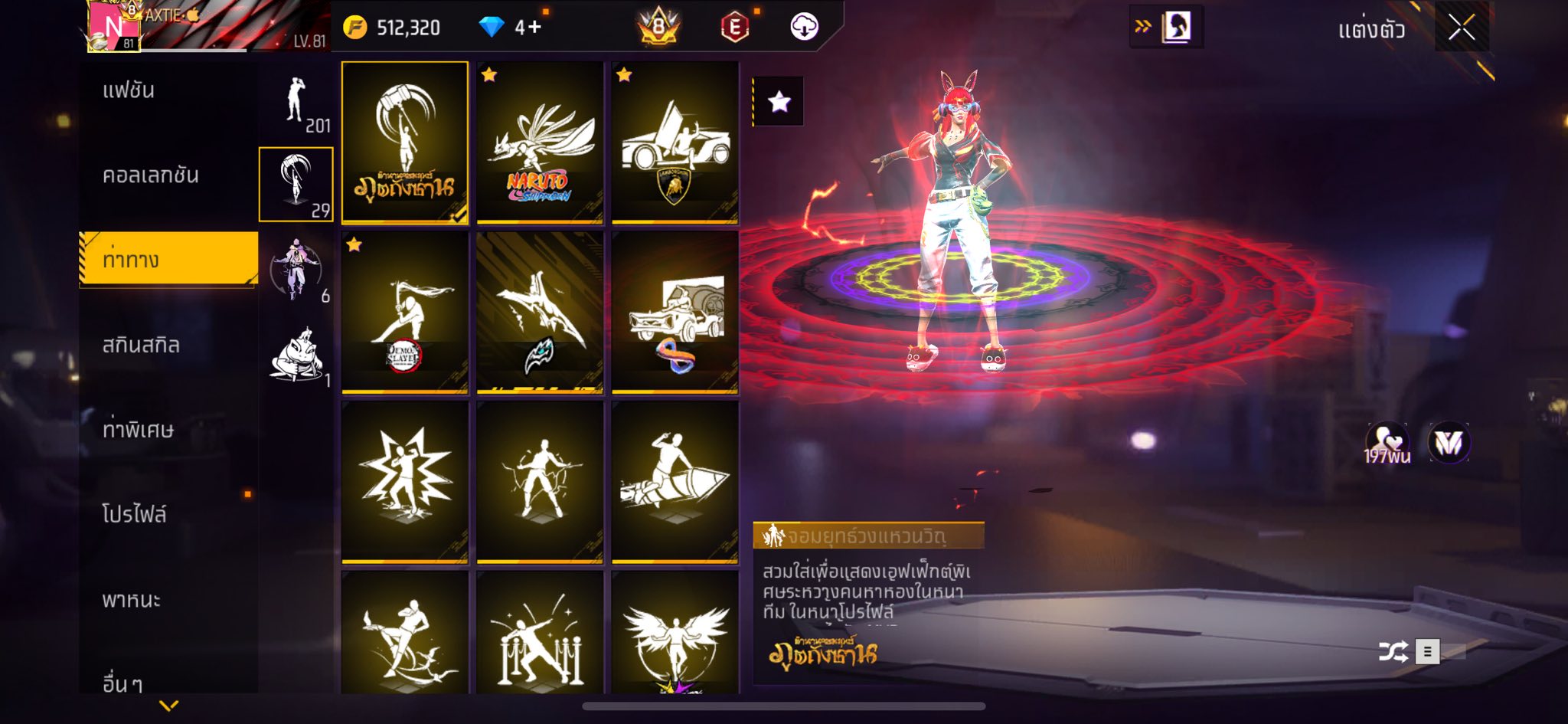This screenshot has height=724, width=1568.
Task: Switch to the คอลเลกชัน category
Action: (x=151, y=175)
